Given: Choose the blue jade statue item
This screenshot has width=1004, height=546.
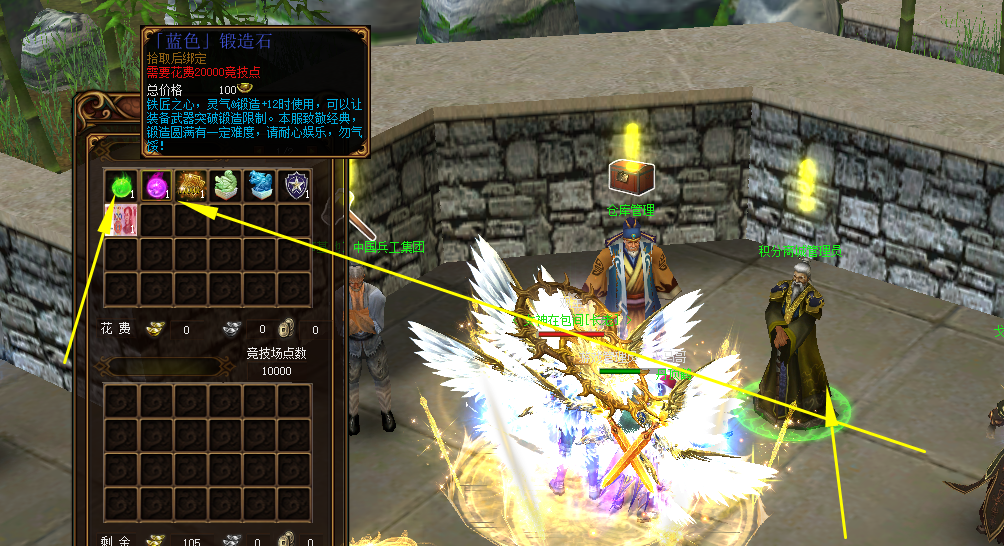Looking at the screenshot, I should [x=260, y=185].
